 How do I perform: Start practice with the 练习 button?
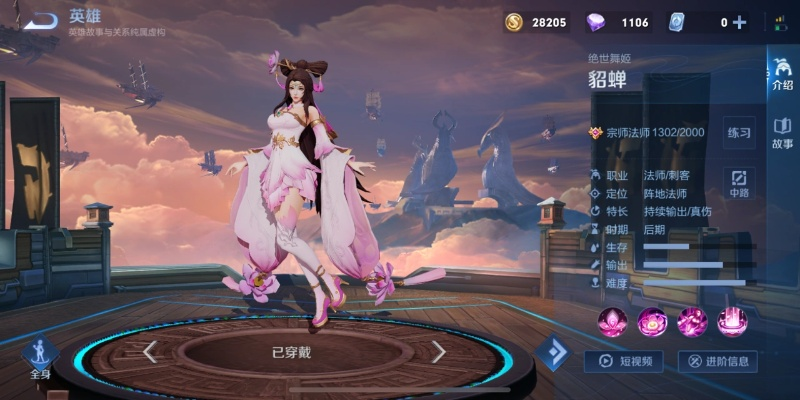(739, 132)
